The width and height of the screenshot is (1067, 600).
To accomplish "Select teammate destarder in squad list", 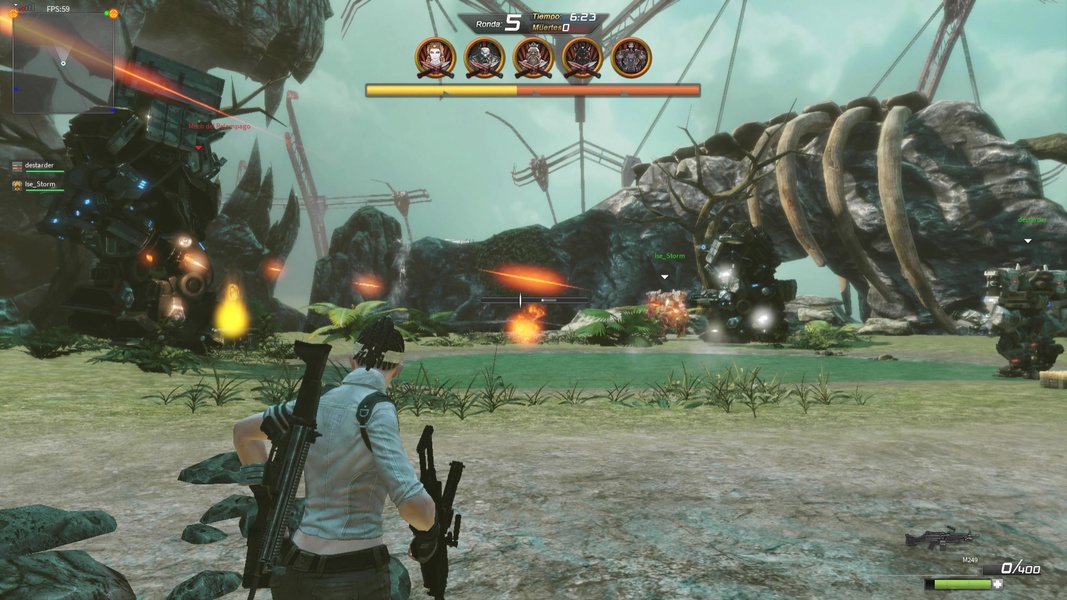I will click(38, 166).
